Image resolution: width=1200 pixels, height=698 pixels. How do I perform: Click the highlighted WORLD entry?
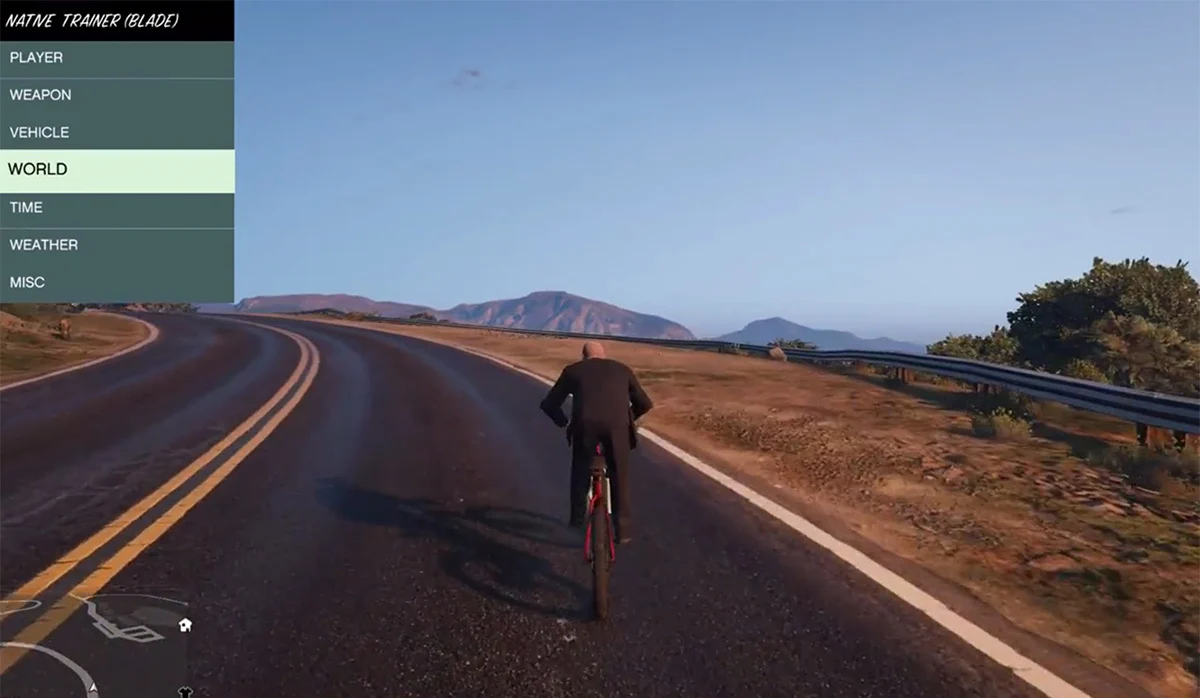[x=116, y=170]
